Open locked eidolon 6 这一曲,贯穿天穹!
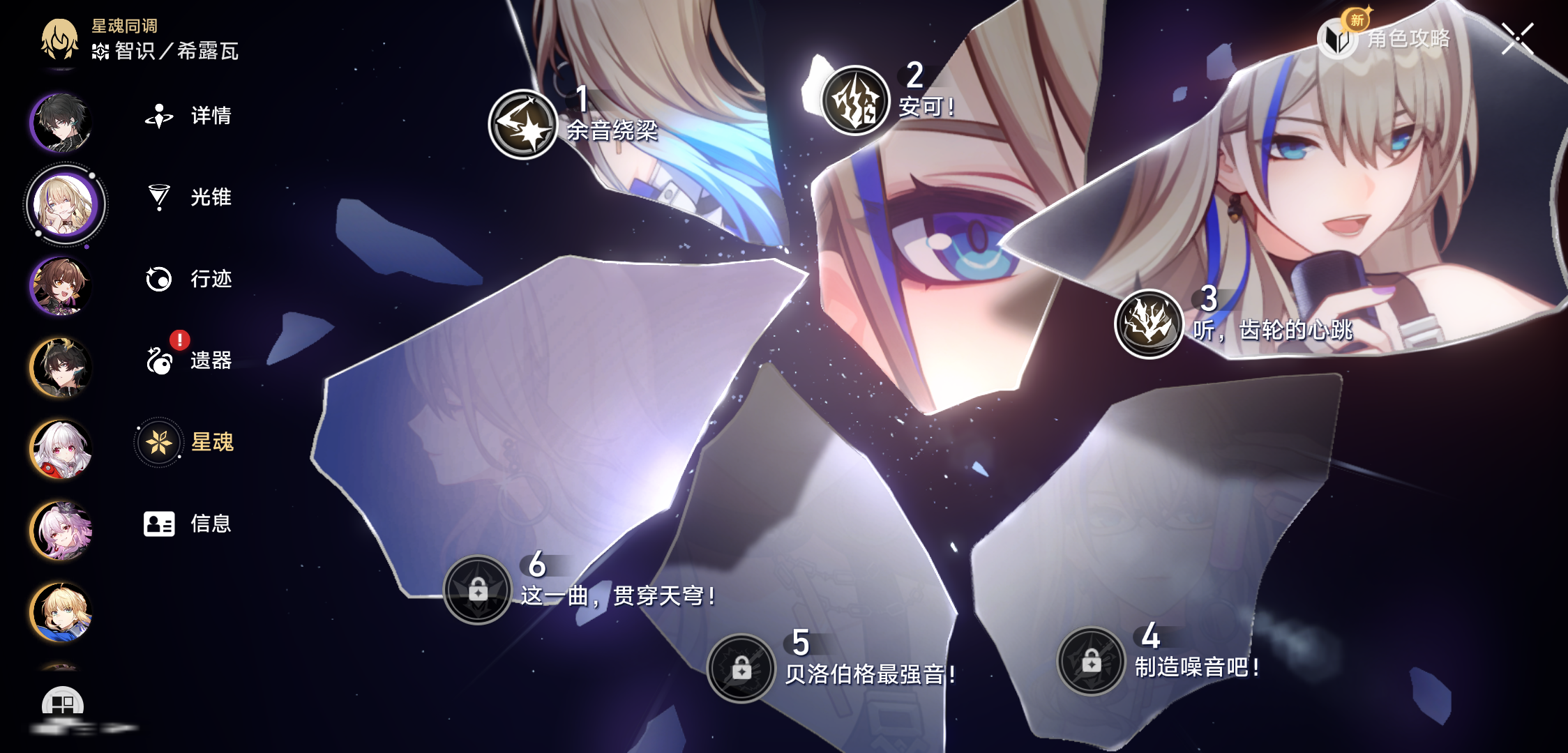The width and height of the screenshot is (1568, 753). point(478,590)
